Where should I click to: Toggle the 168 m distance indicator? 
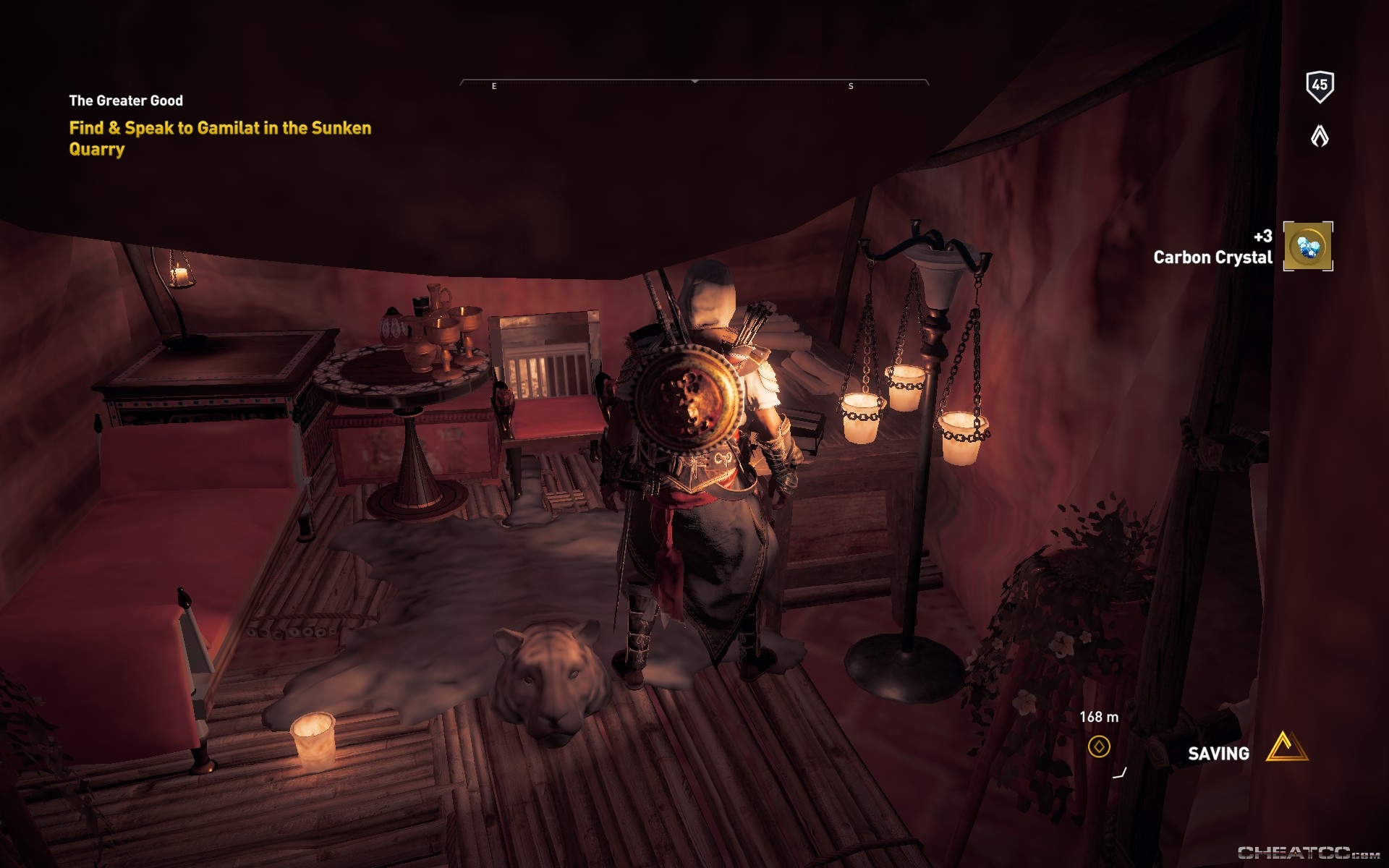click(x=1098, y=716)
